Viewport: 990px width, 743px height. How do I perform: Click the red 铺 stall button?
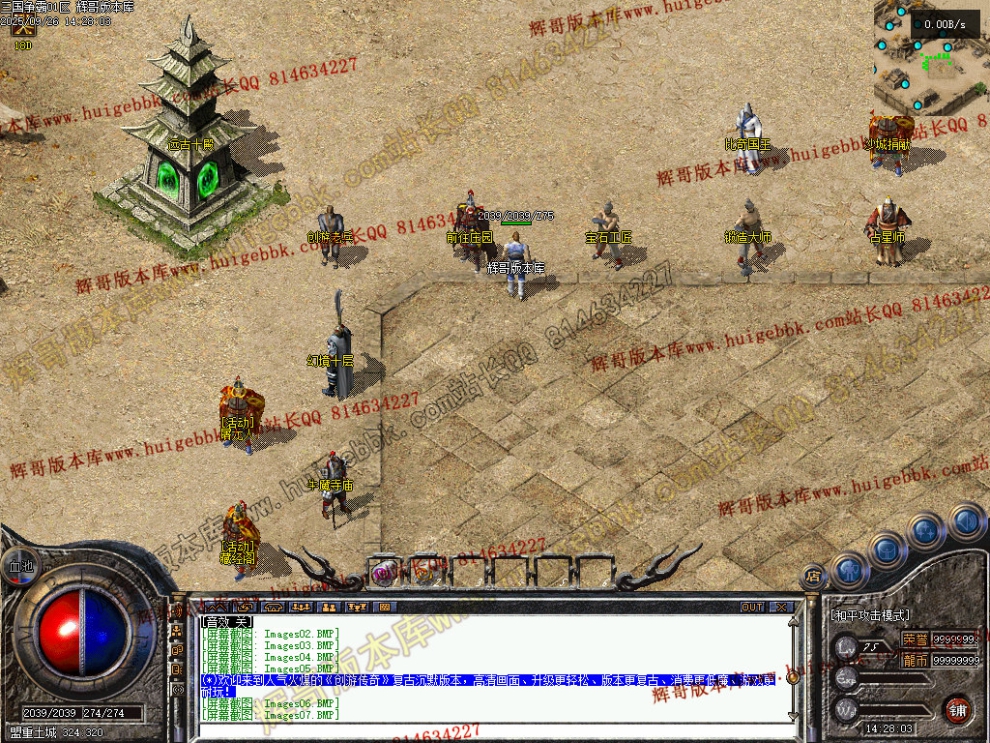coord(957,709)
